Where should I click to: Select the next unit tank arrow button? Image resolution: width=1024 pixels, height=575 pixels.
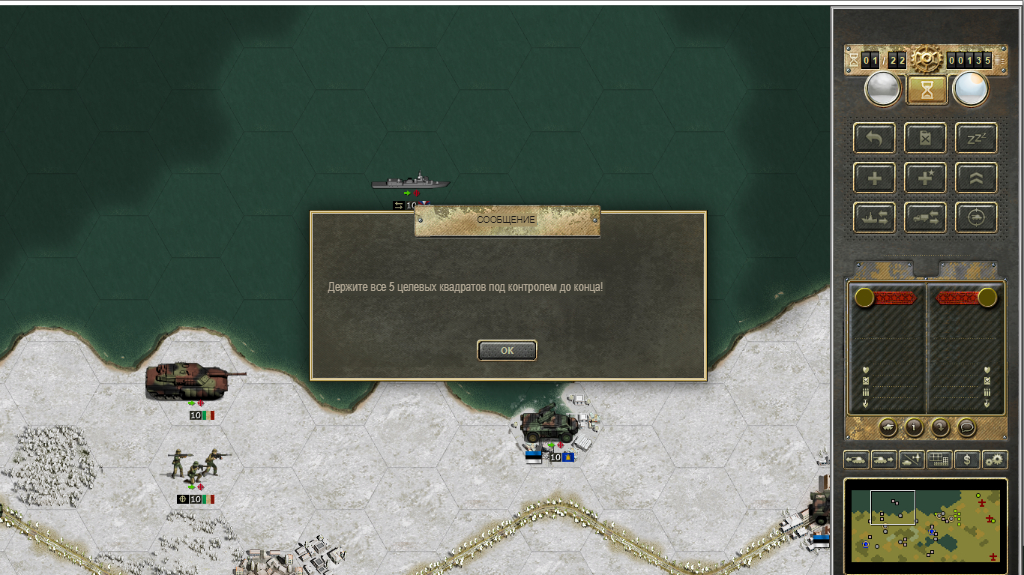[884, 460]
